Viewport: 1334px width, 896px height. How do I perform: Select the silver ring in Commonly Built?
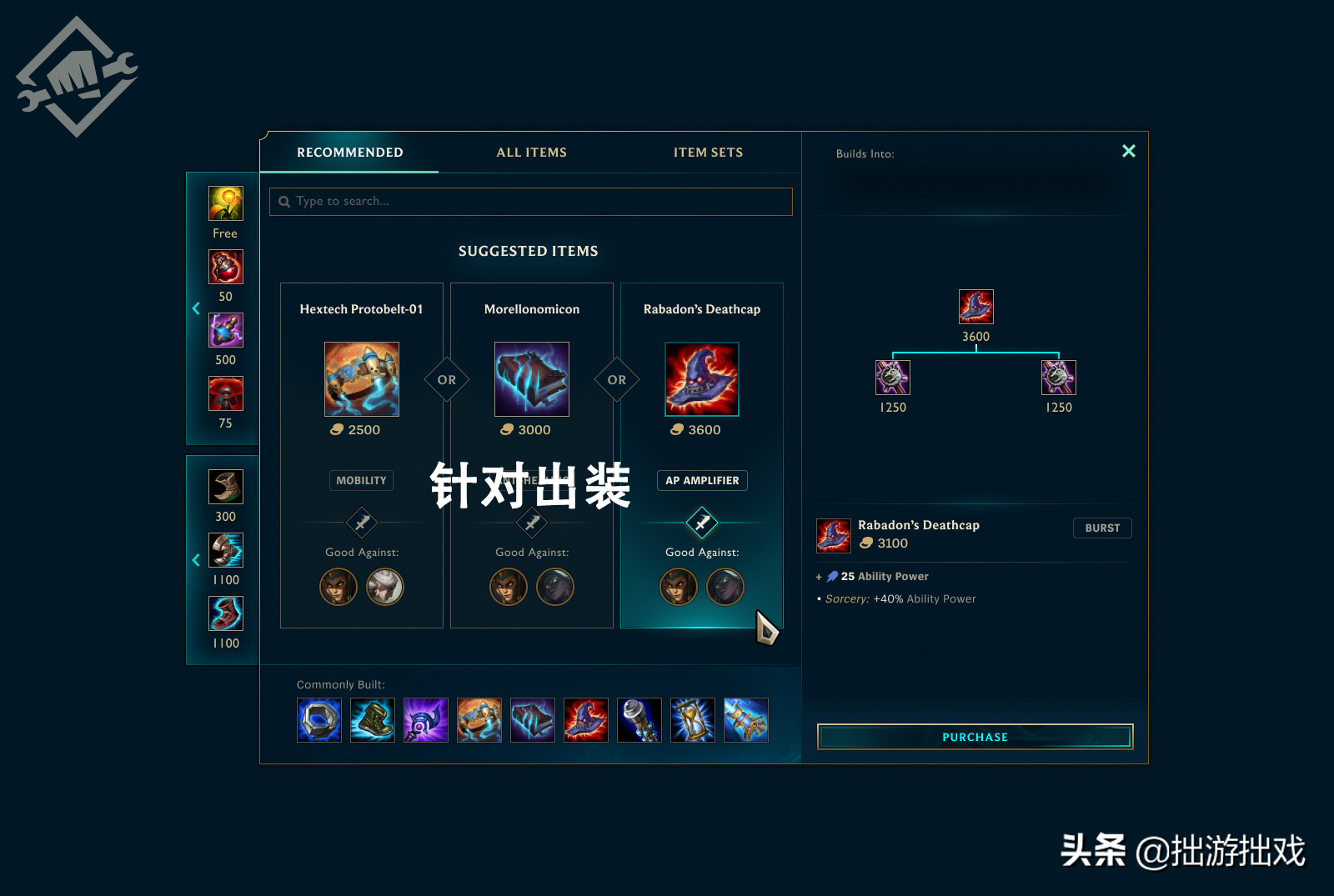tap(319, 720)
